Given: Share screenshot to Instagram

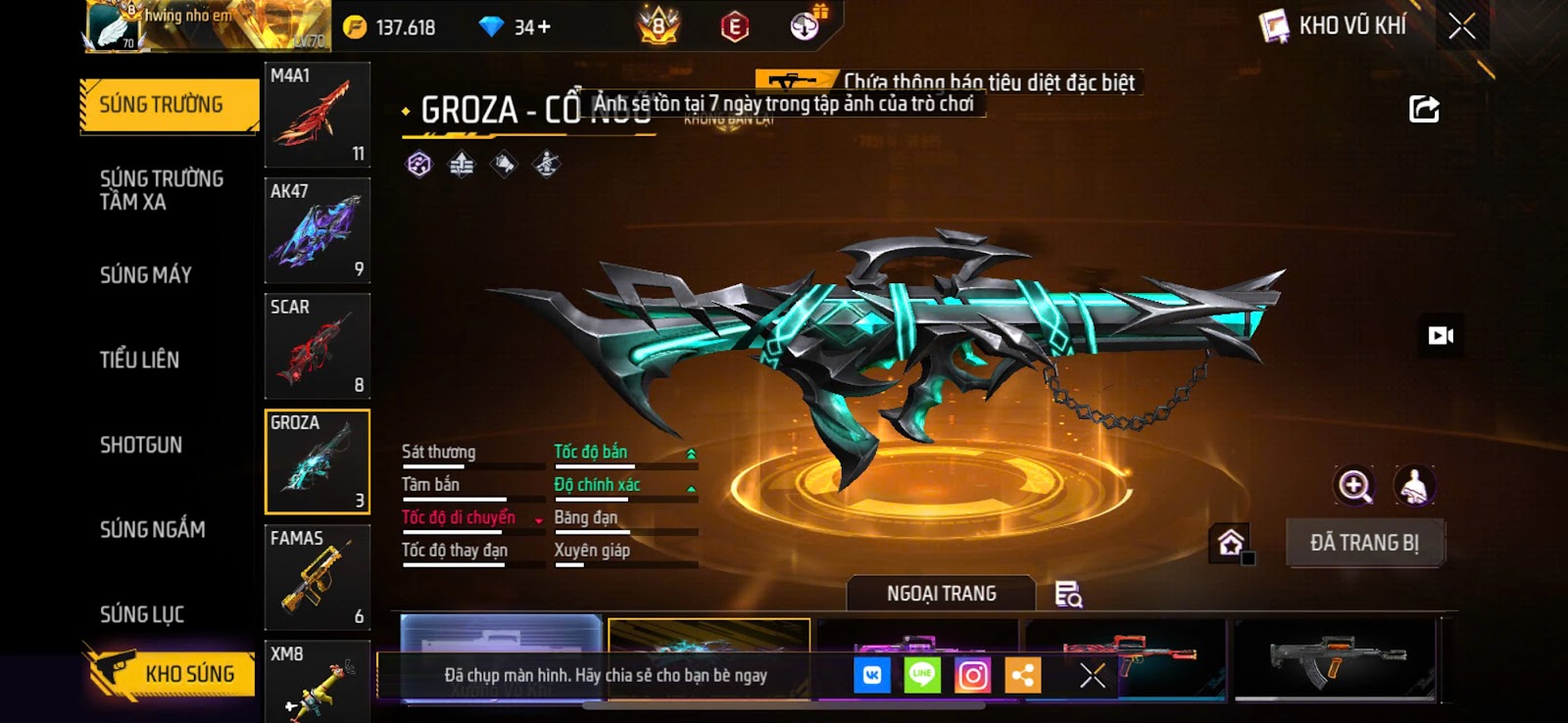Looking at the screenshot, I should point(972,675).
